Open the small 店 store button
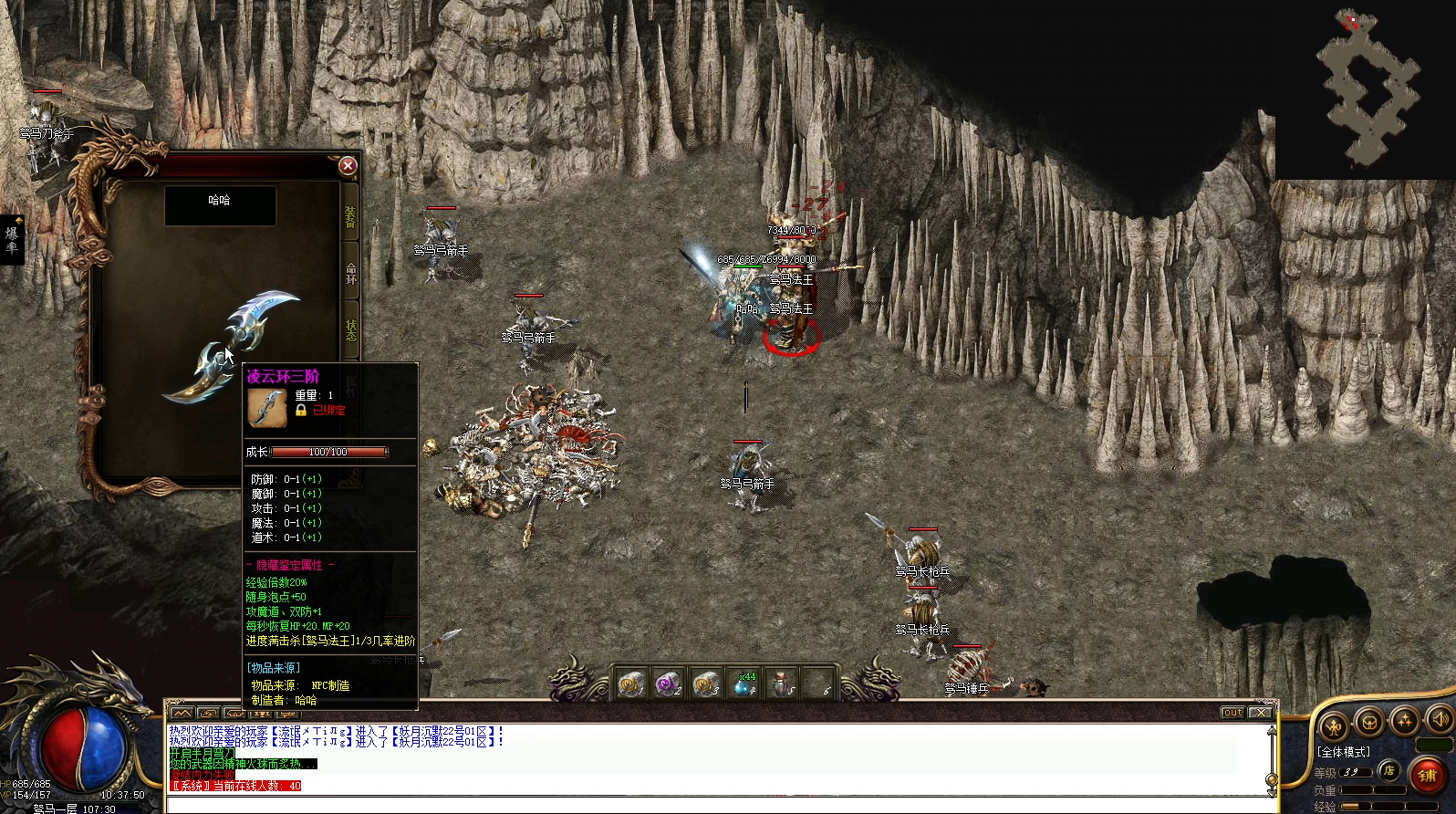 (1388, 770)
